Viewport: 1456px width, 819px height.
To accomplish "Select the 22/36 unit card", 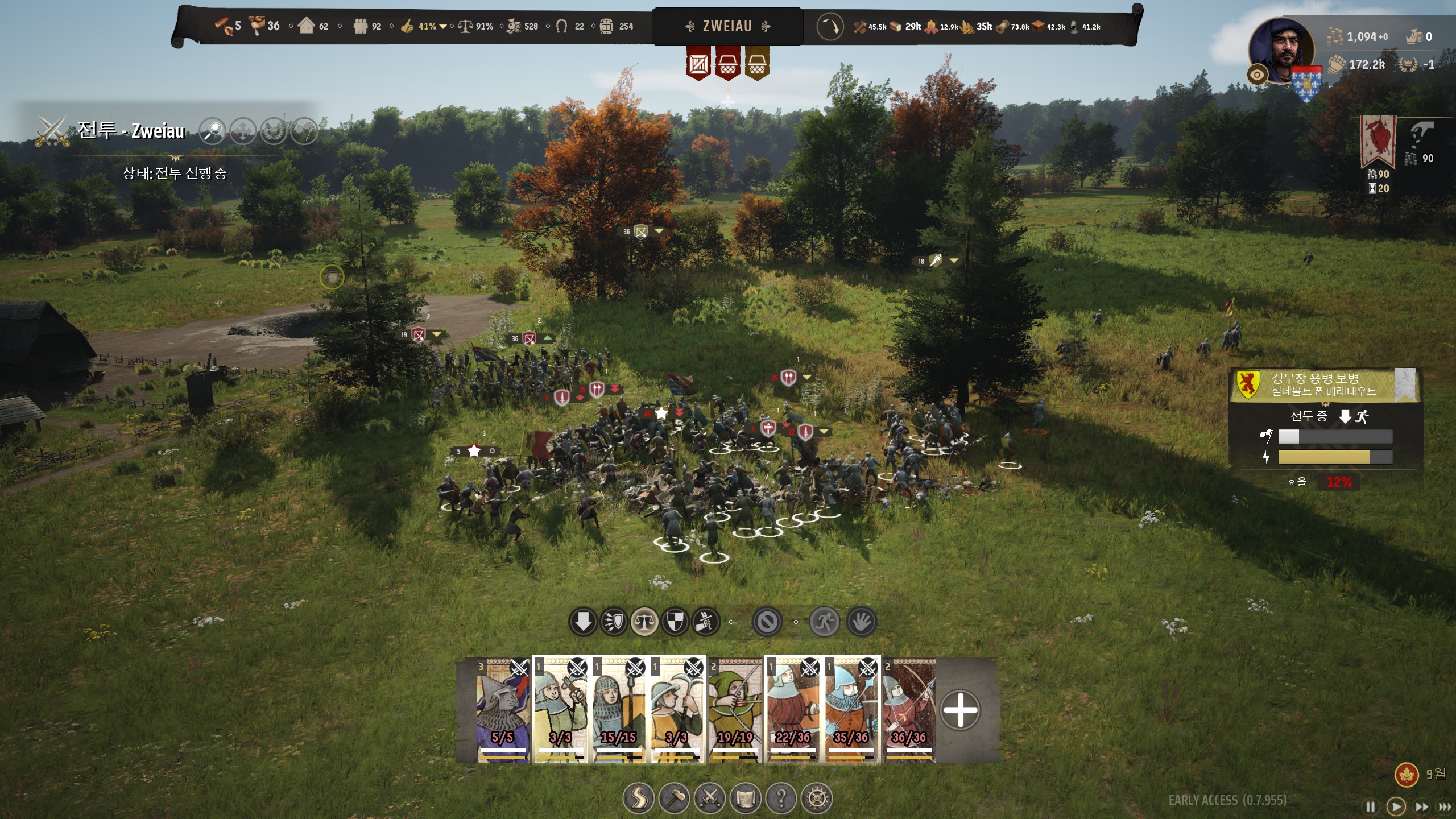I will pos(792,710).
